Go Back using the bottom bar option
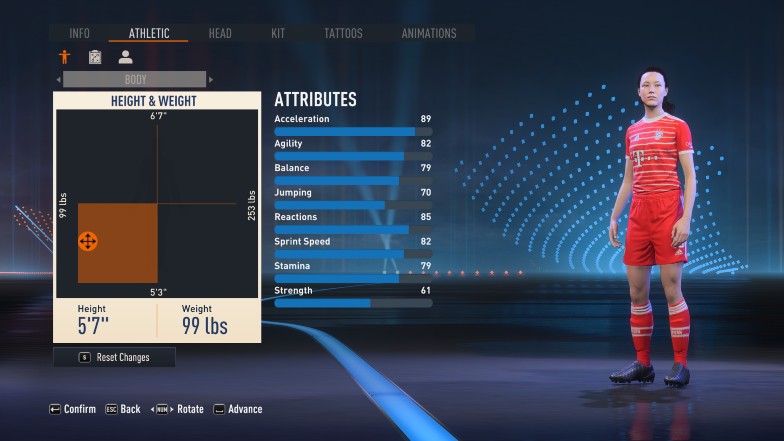Image resolution: width=784 pixels, height=441 pixels. 122,409
